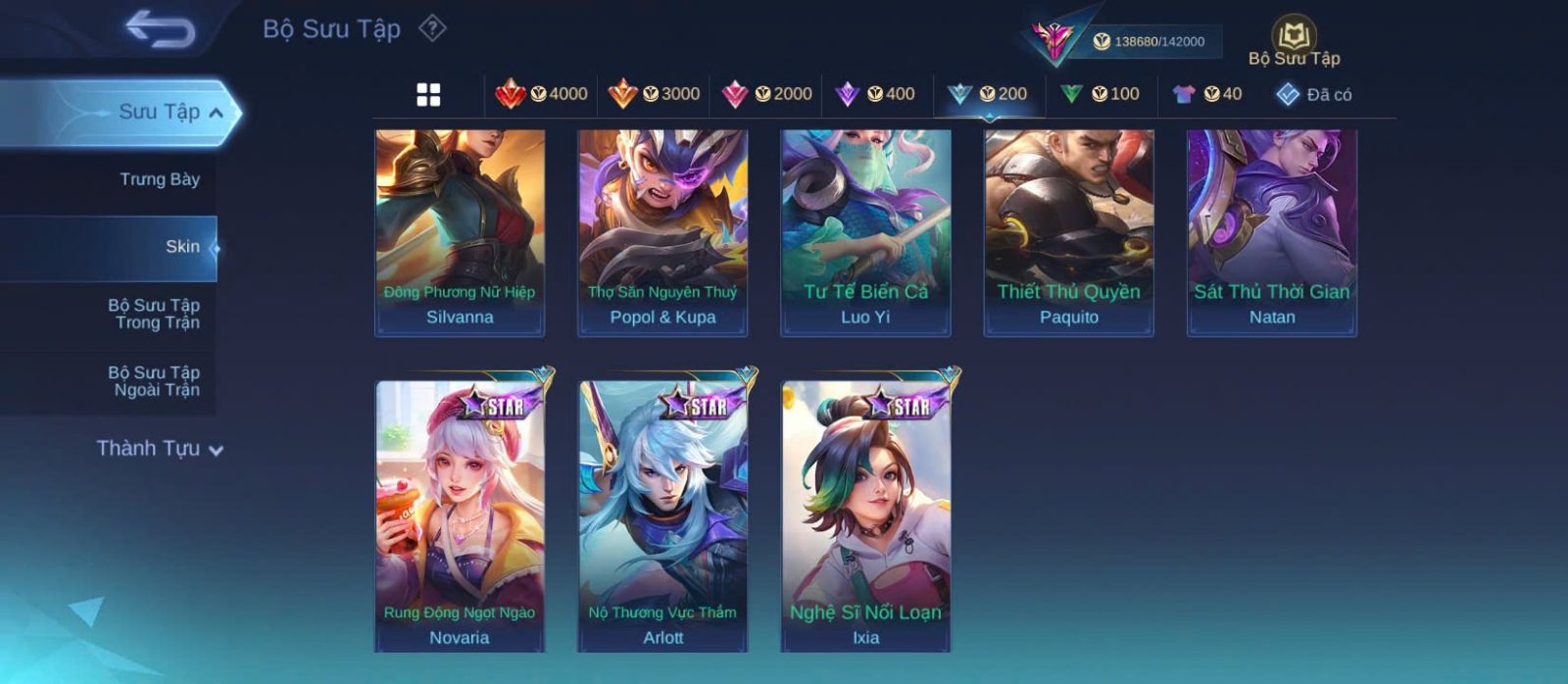Open Bộ Sưu Tập Ngoài Trận

156,381
